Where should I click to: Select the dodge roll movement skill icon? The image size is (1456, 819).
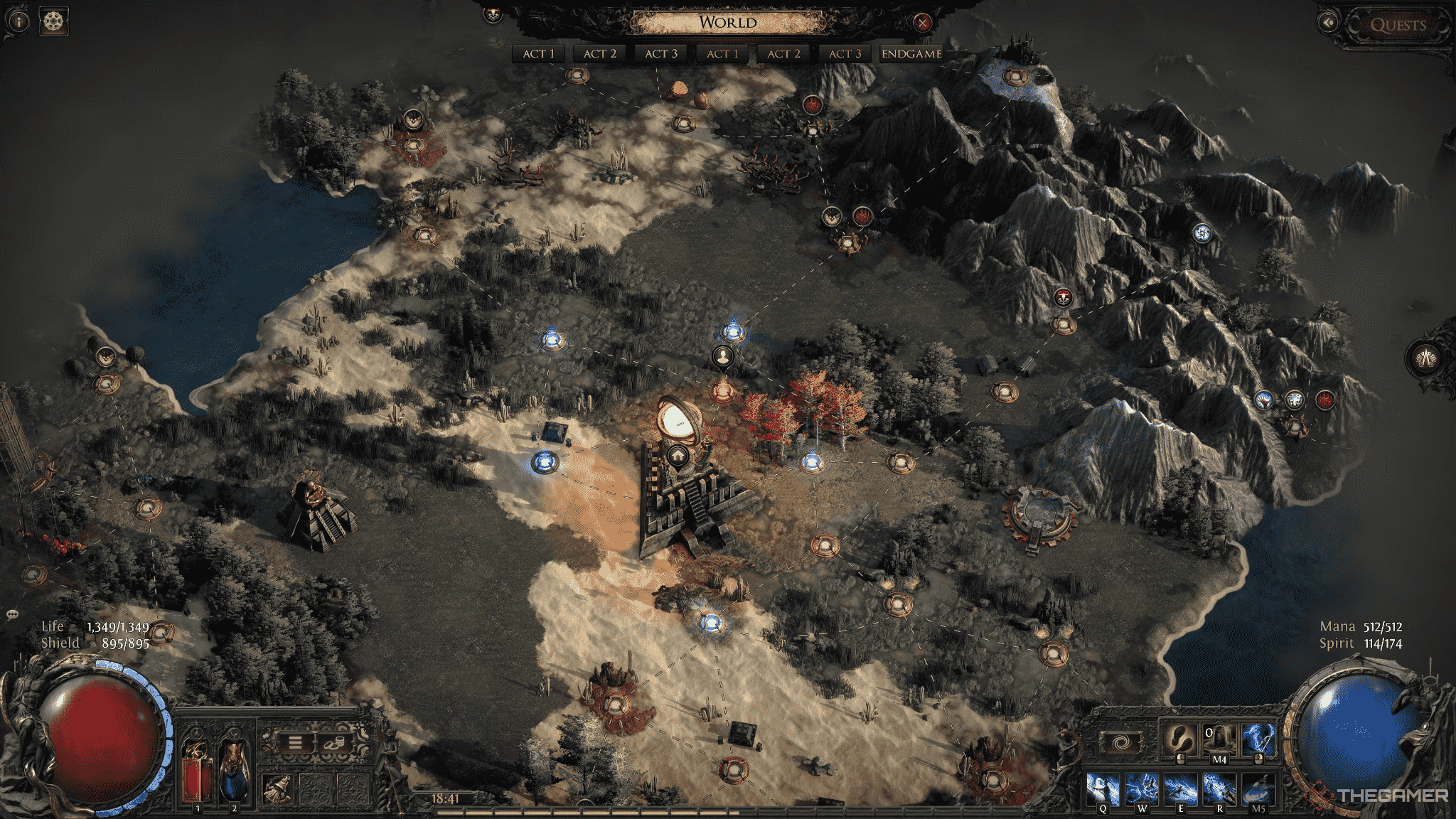1179,739
